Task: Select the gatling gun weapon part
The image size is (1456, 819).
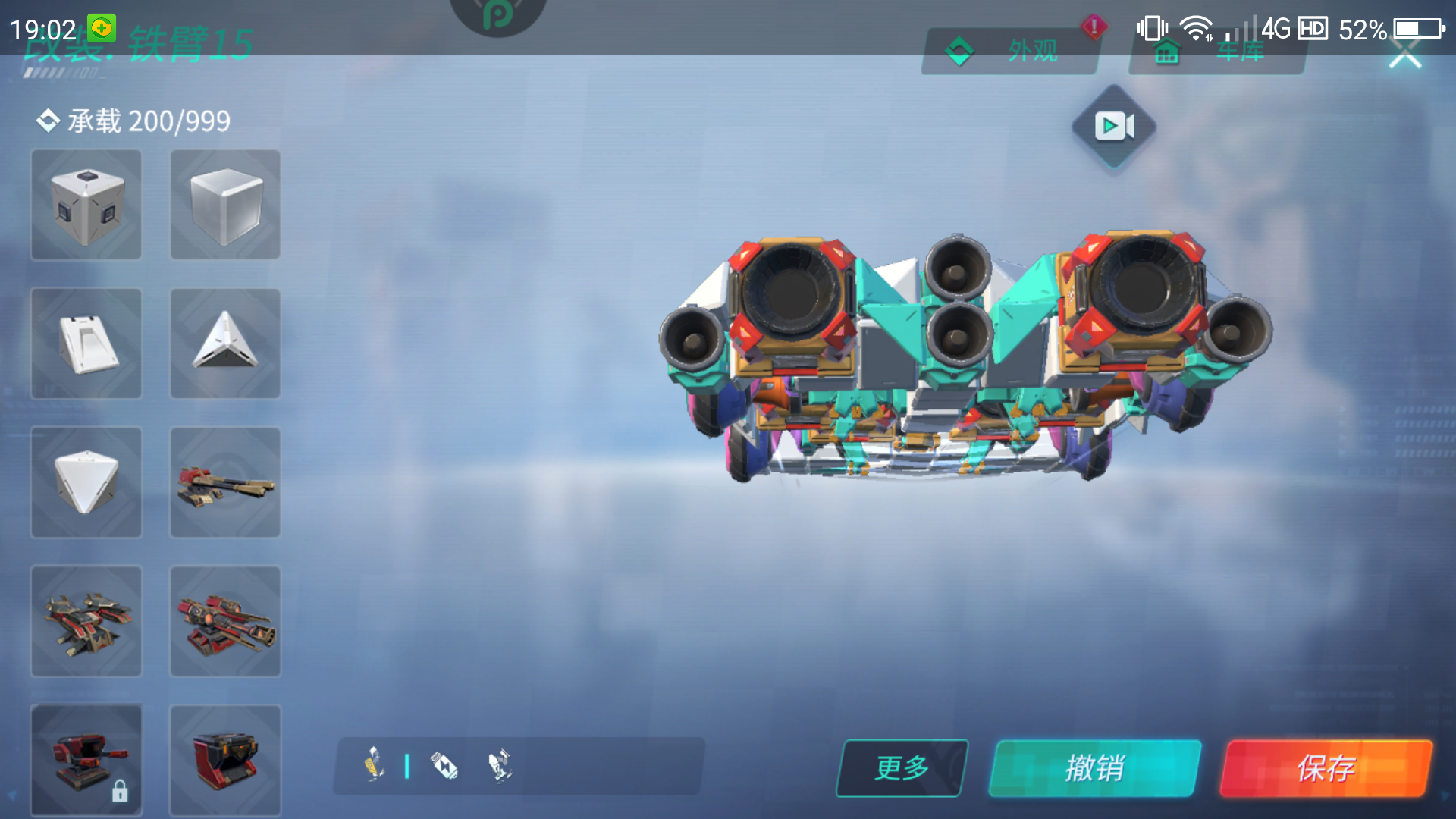Action: coord(224,483)
